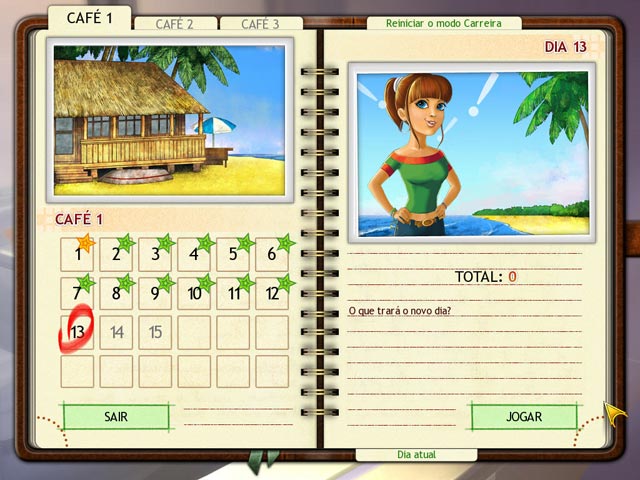This screenshot has height=480, width=640.
Task: Pick the day 8 tile
Action: pos(116,293)
